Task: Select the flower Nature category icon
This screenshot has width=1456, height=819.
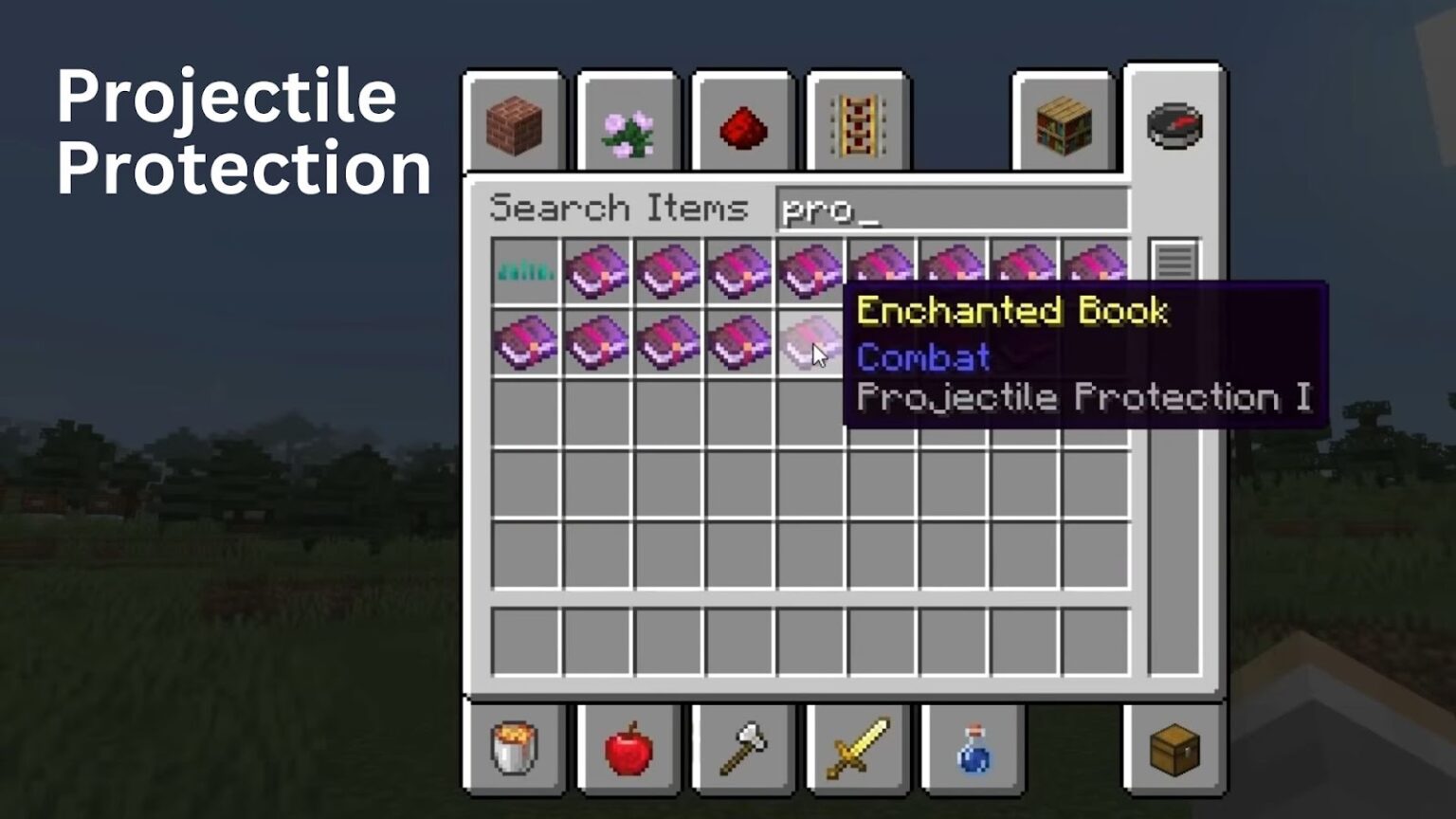Action: click(628, 124)
